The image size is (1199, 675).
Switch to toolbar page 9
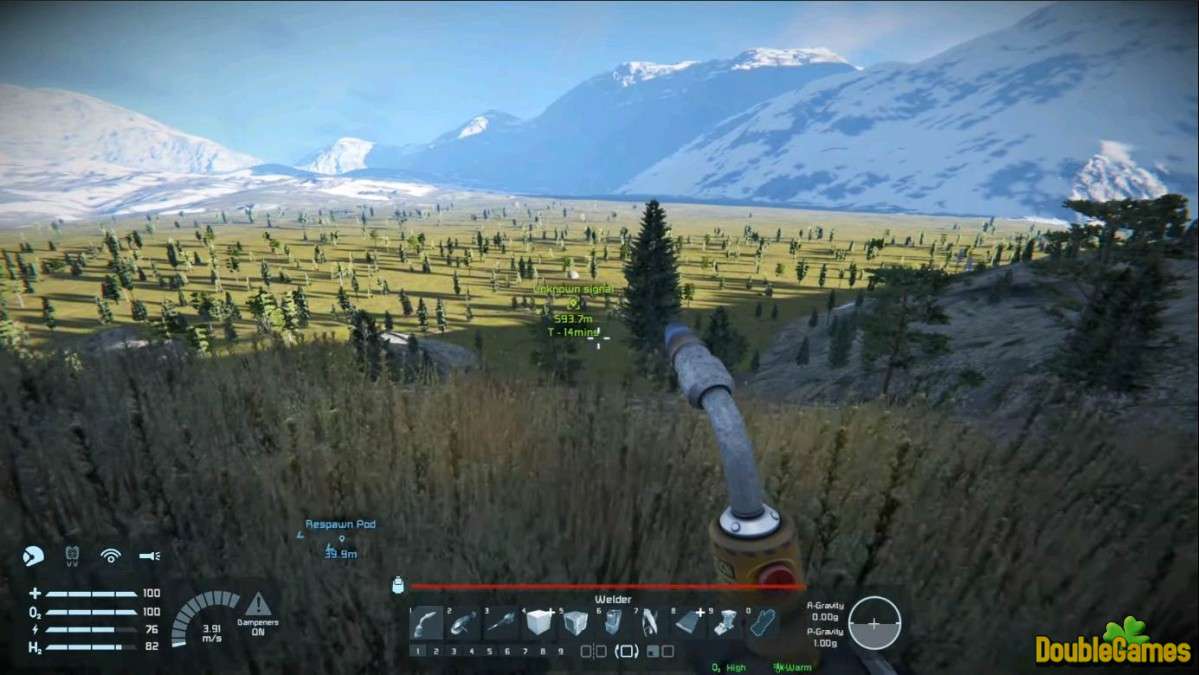pyautogui.click(x=560, y=651)
